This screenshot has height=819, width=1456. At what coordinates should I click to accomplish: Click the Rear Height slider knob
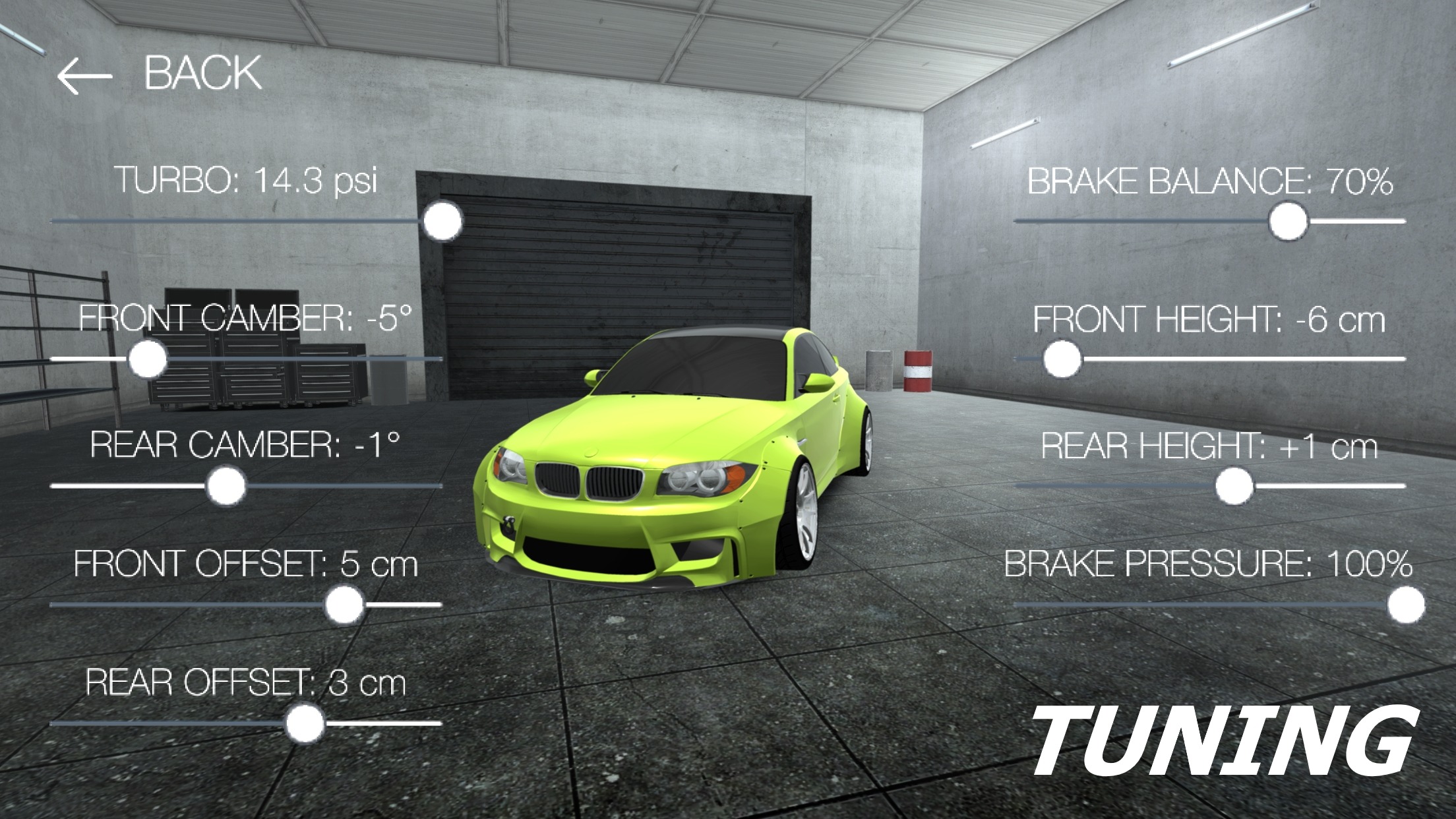point(1234,487)
